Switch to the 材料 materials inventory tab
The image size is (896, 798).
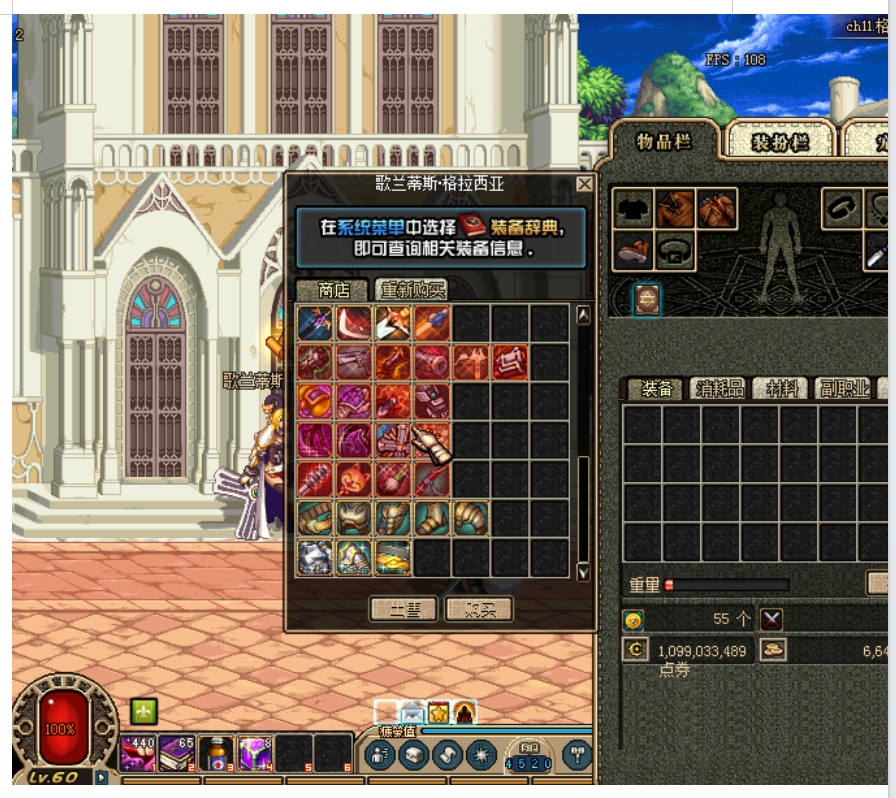coord(781,389)
